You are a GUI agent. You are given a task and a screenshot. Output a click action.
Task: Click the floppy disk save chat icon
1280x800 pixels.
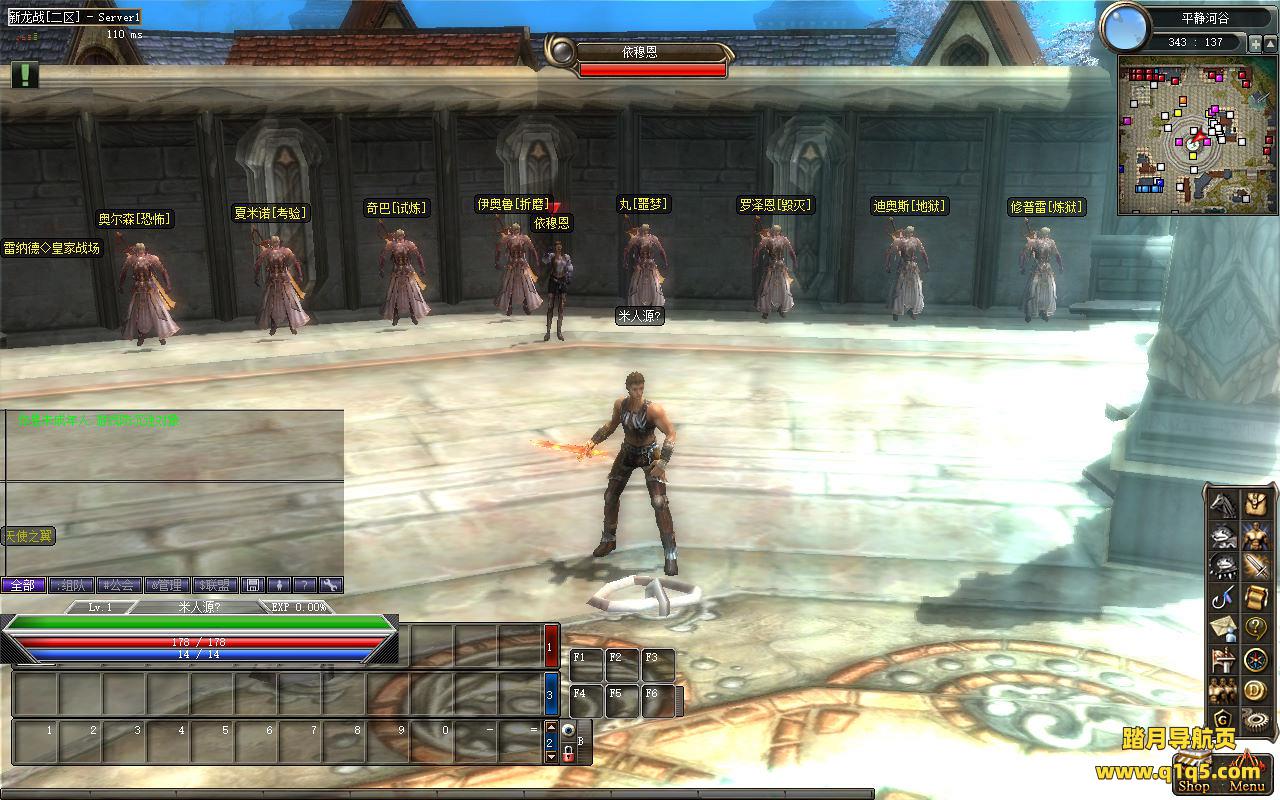(254, 585)
